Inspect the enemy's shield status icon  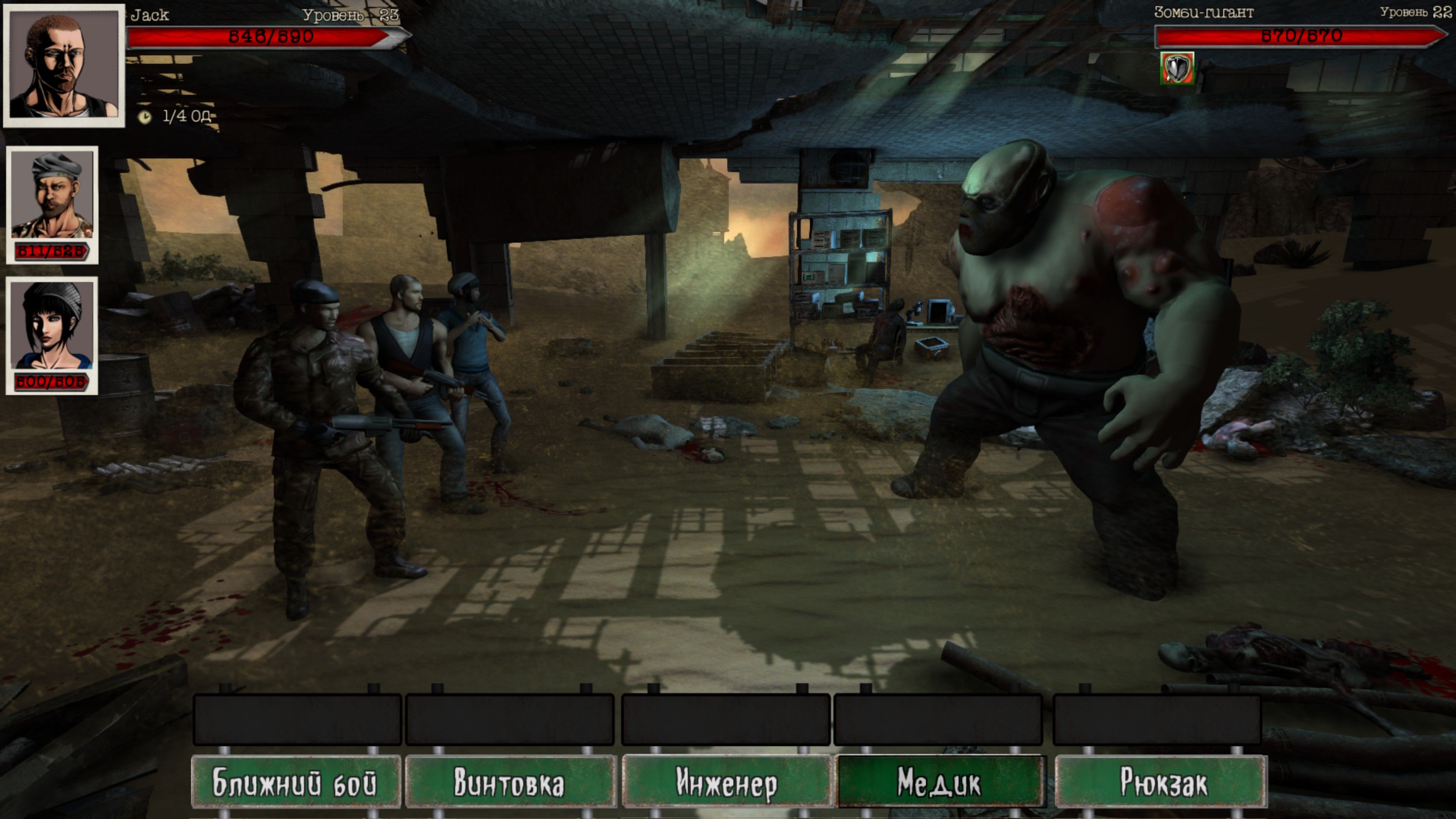click(1177, 68)
